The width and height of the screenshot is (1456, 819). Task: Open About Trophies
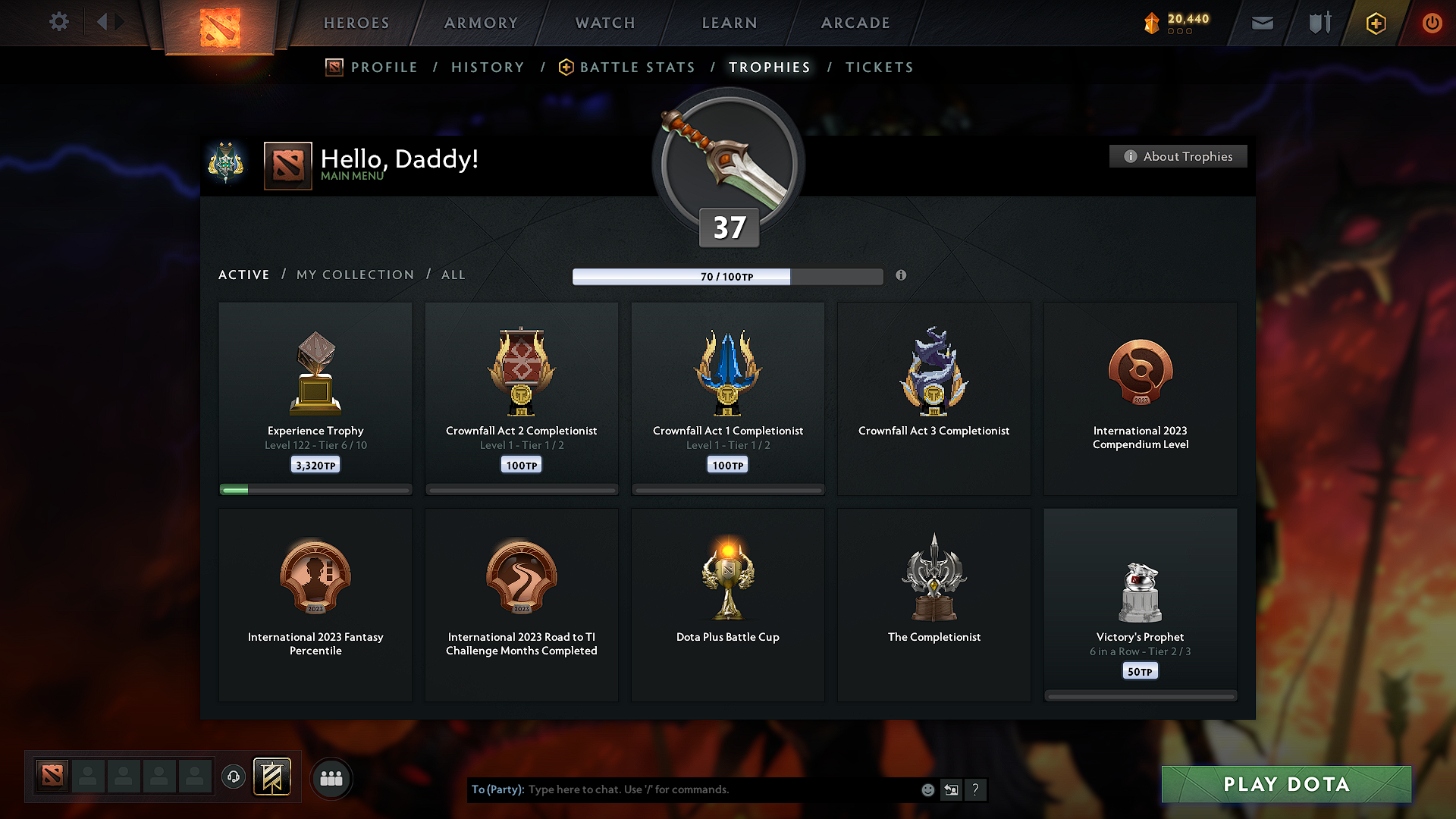click(x=1178, y=156)
